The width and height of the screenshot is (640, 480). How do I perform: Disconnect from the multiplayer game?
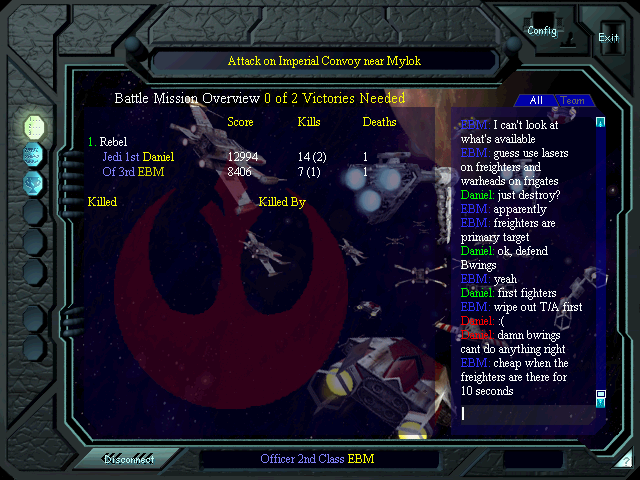click(129, 459)
